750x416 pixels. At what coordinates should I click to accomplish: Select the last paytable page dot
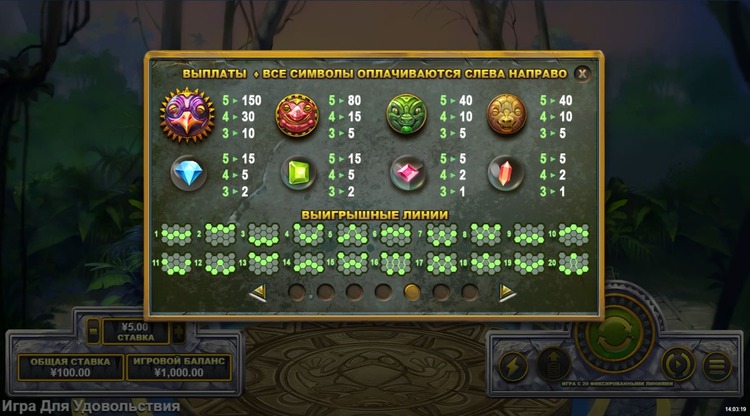click(x=469, y=292)
